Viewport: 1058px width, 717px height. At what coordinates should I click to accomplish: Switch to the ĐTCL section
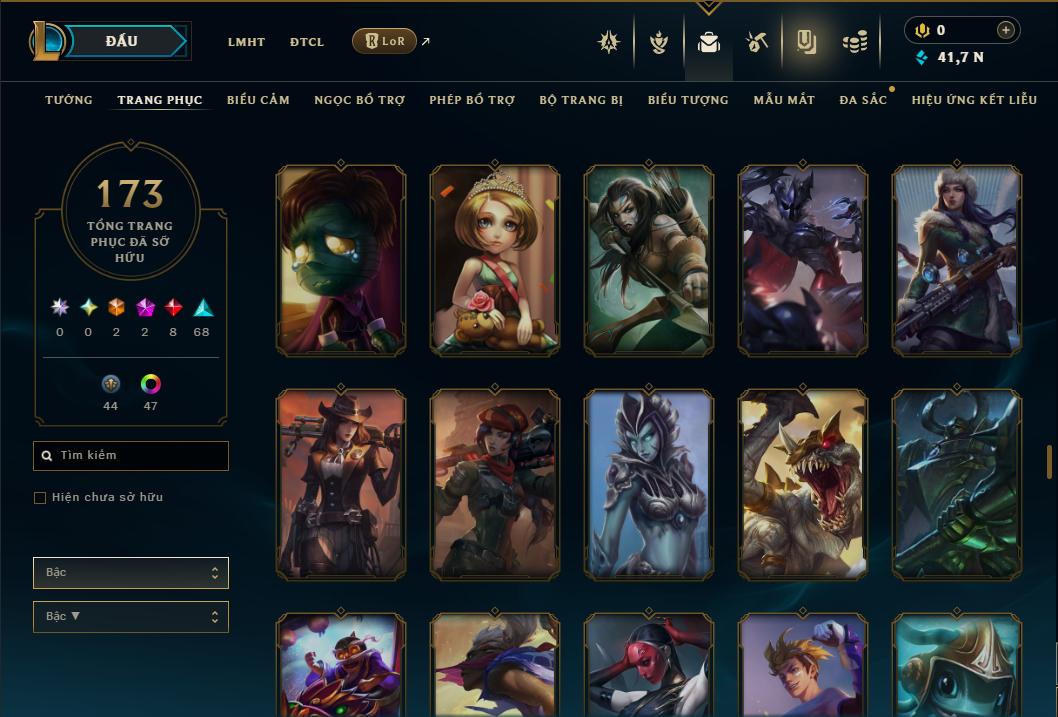pyautogui.click(x=307, y=42)
